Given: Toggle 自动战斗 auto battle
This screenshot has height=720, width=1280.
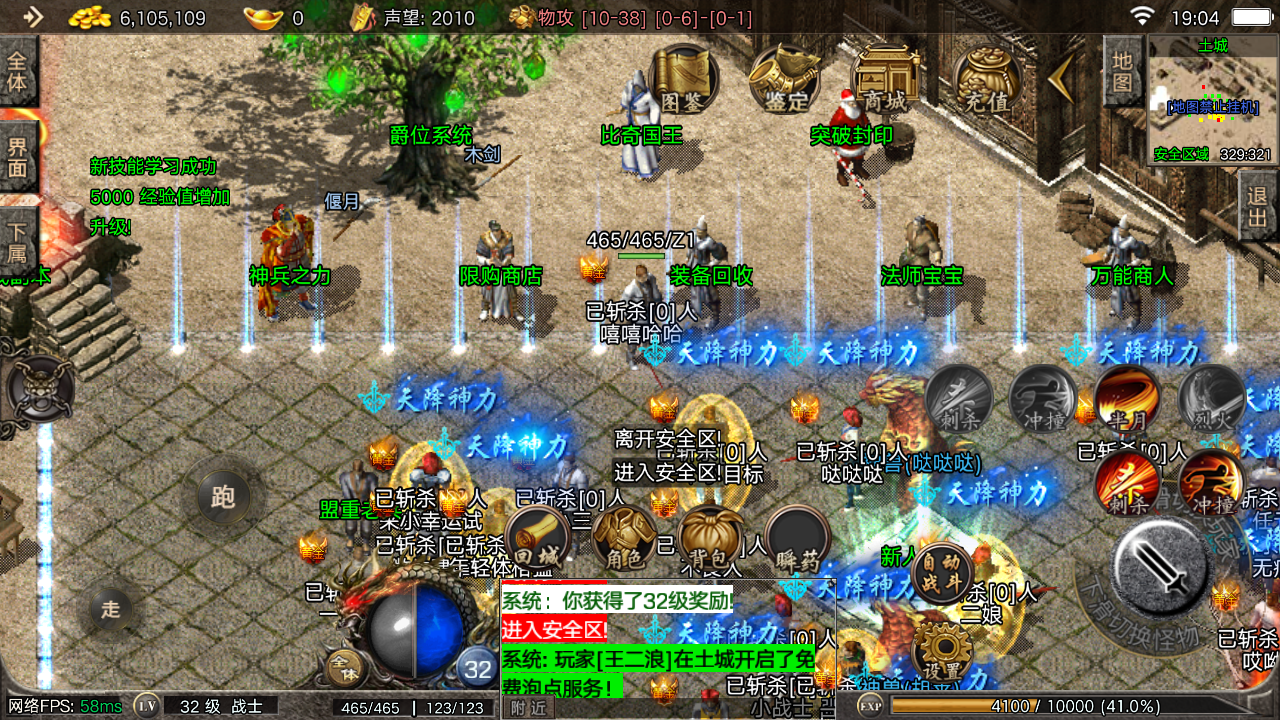Looking at the screenshot, I should click(941, 572).
